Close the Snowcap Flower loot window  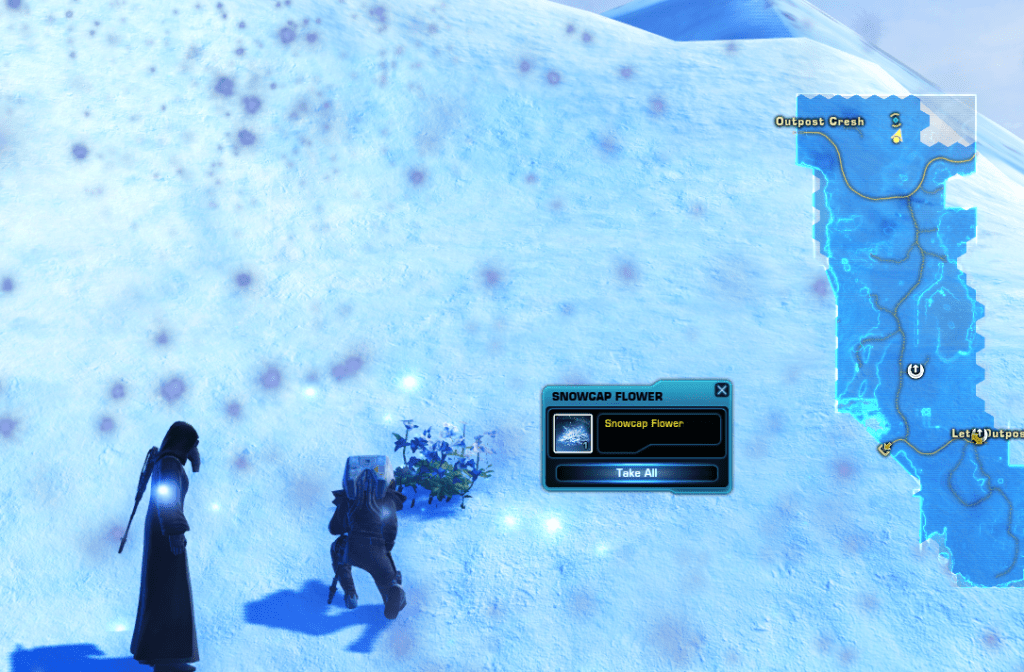coord(722,390)
